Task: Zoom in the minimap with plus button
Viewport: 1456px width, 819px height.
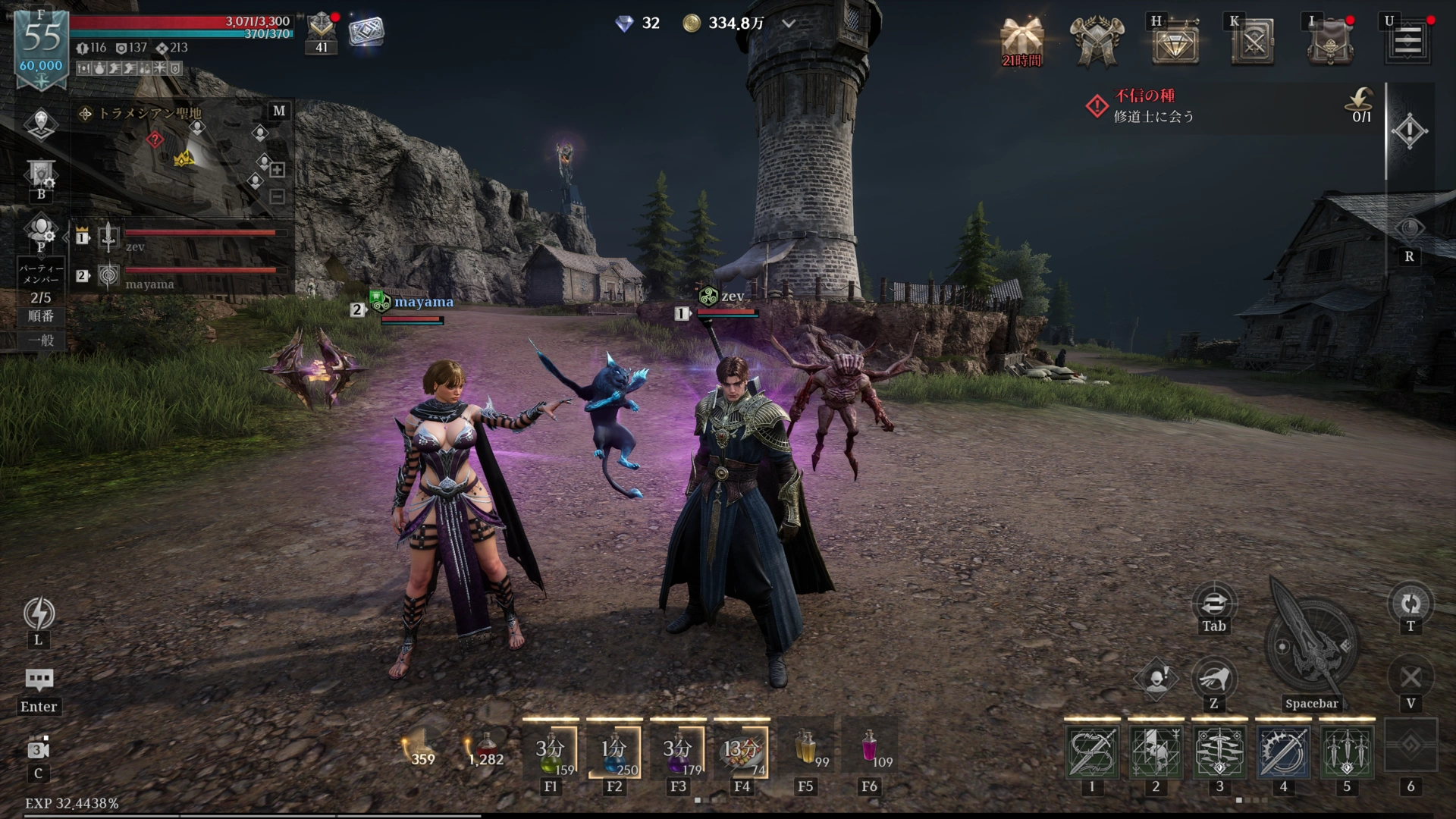Action: (278, 170)
